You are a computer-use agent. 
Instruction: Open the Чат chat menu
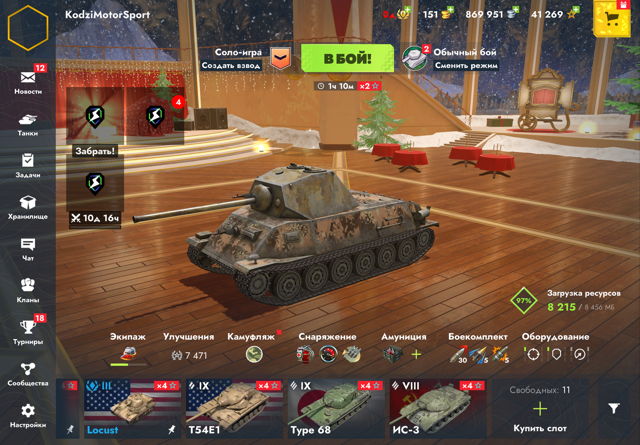[x=28, y=249]
